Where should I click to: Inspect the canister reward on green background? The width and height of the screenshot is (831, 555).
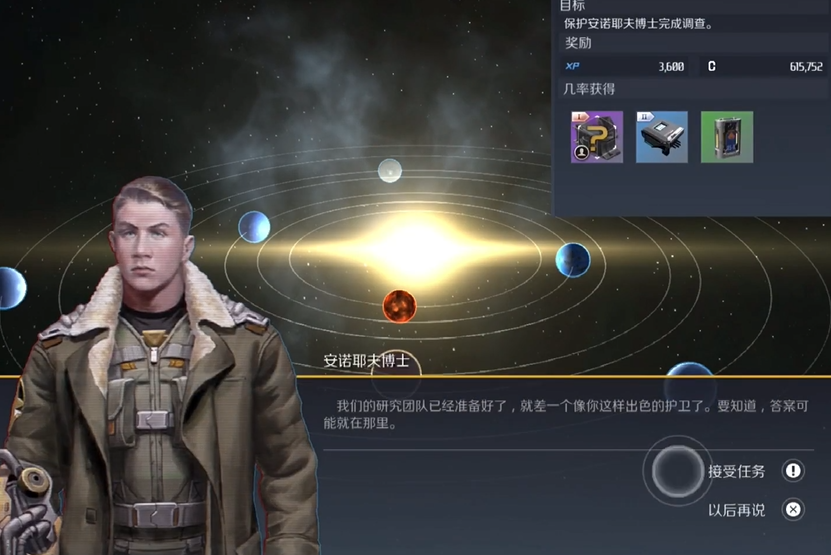point(727,137)
